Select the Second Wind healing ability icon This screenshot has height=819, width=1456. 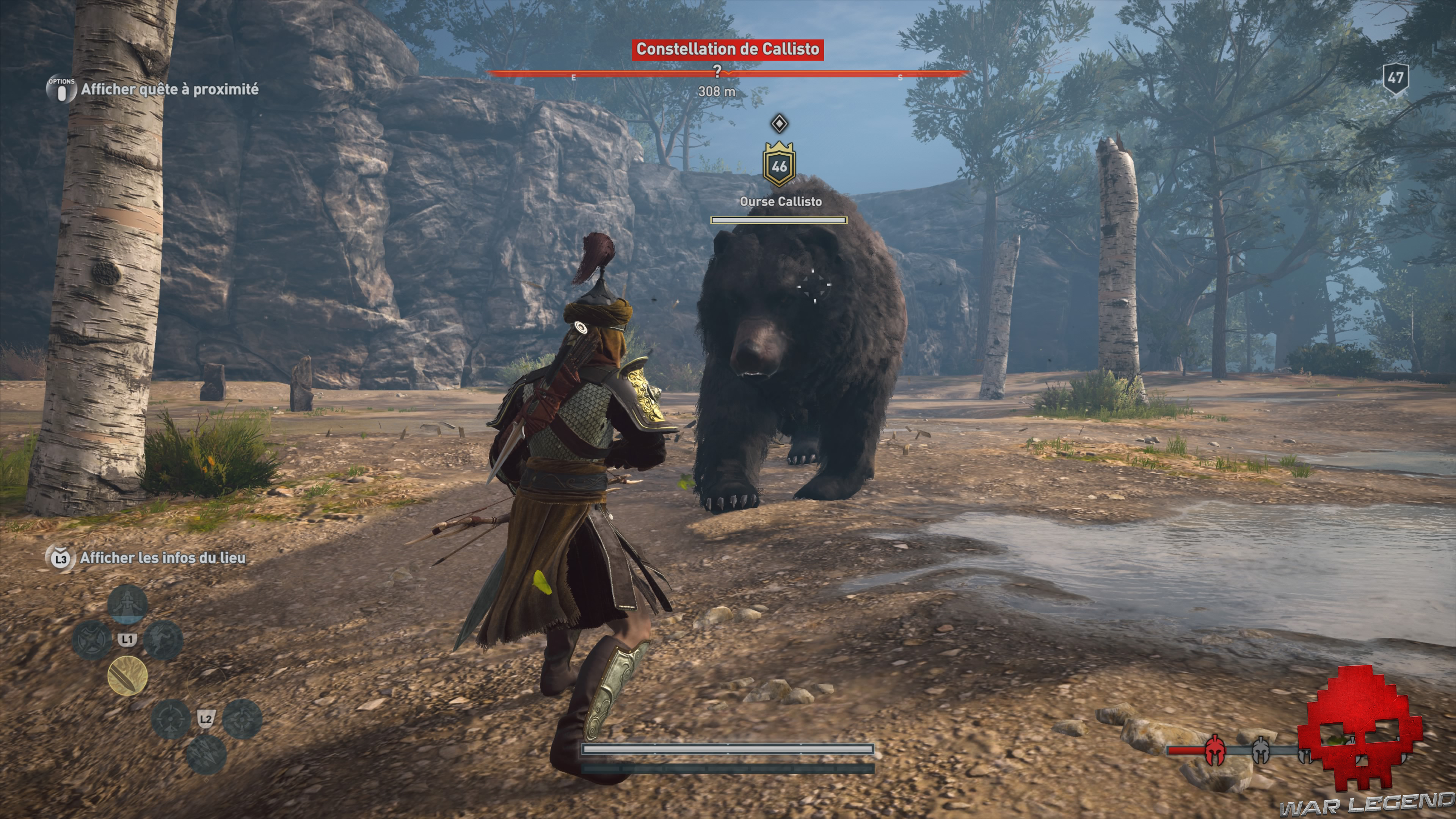(x=127, y=604)
